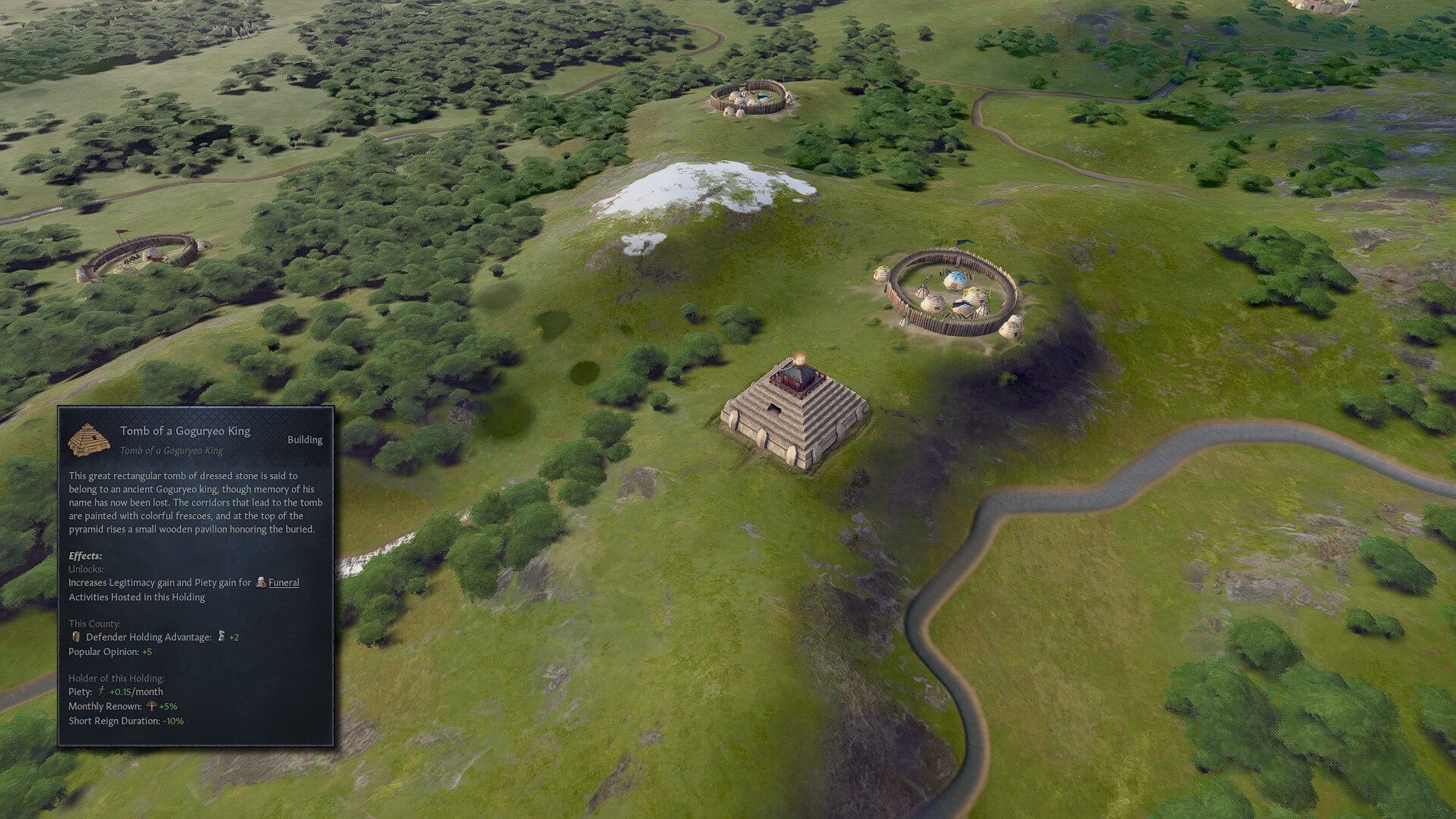Viewport: 1456px width, 819px height.
Task: Click the knight-piece advantage icon next to +2
Action: click(220, 637)
